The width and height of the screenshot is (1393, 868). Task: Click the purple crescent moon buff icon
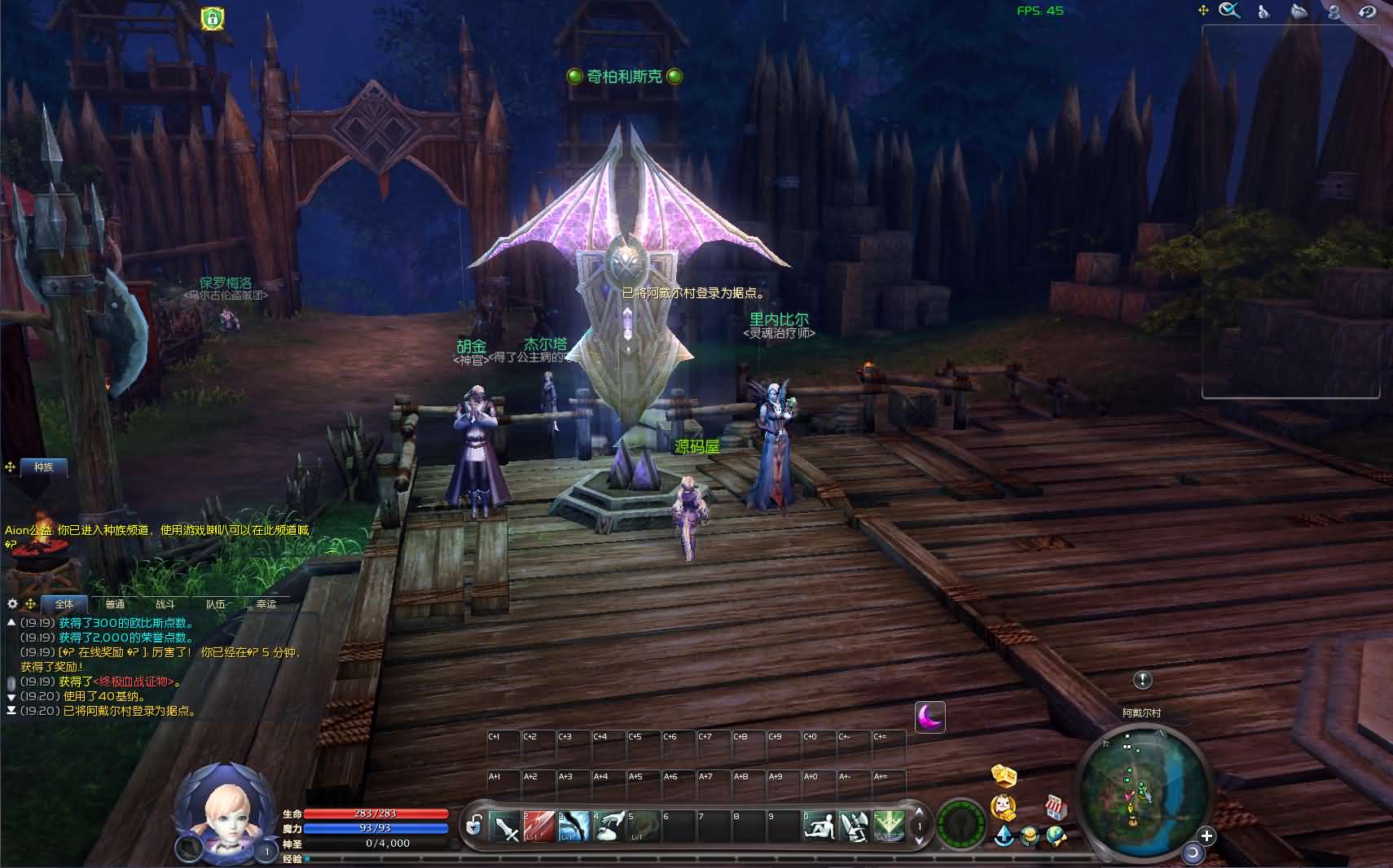coord(929,717)
